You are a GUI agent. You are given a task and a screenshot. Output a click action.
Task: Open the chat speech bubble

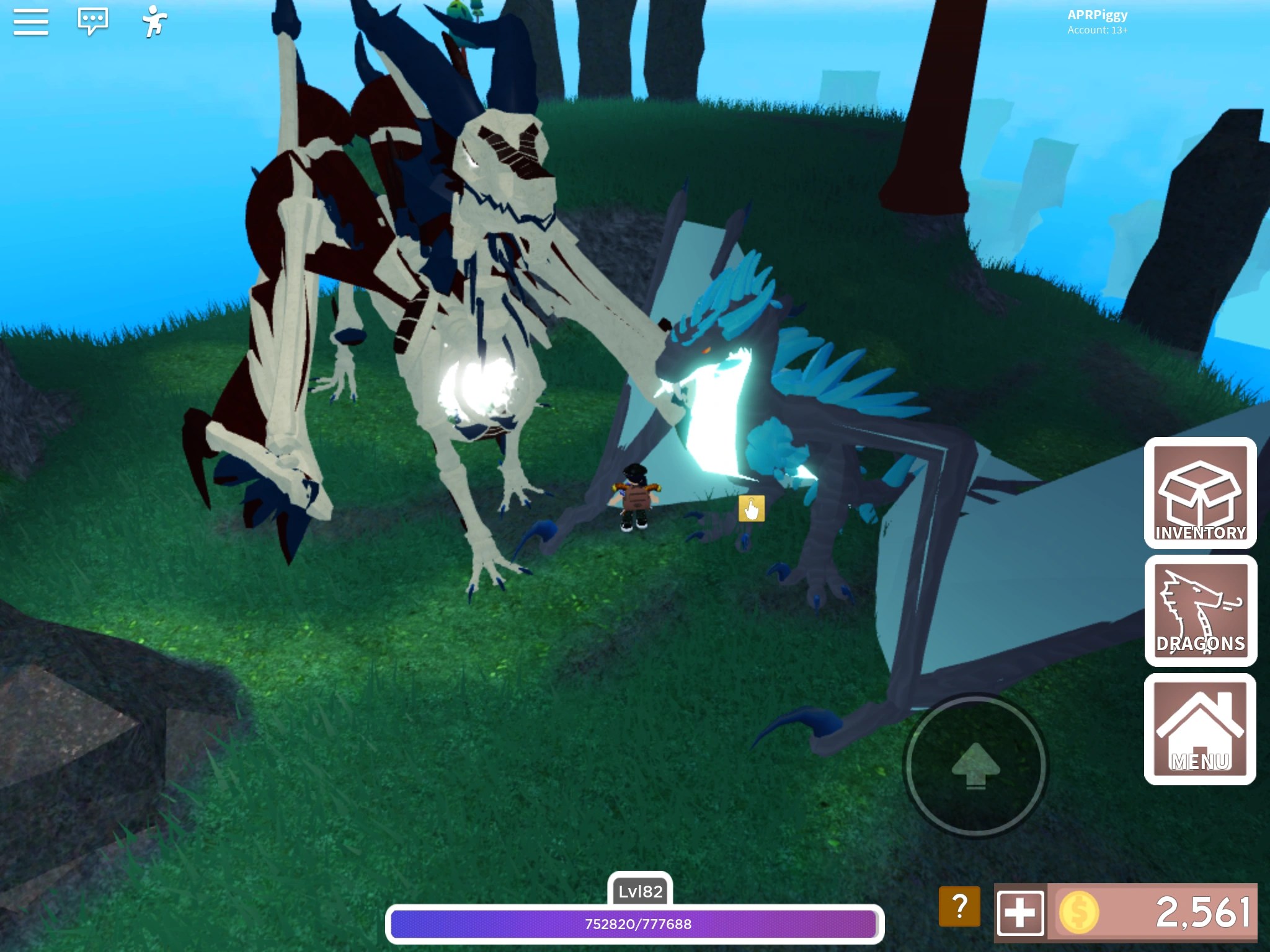92,20
